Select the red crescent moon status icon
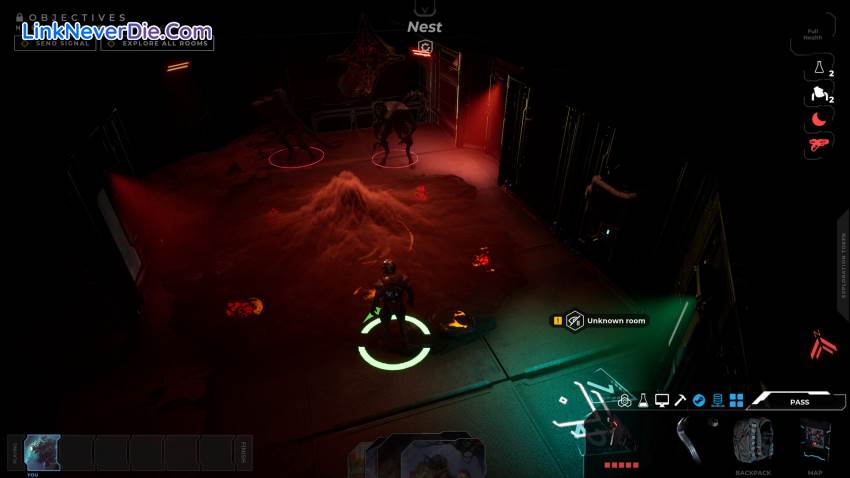This screenshot has width=850, height=478. point(819,119)
